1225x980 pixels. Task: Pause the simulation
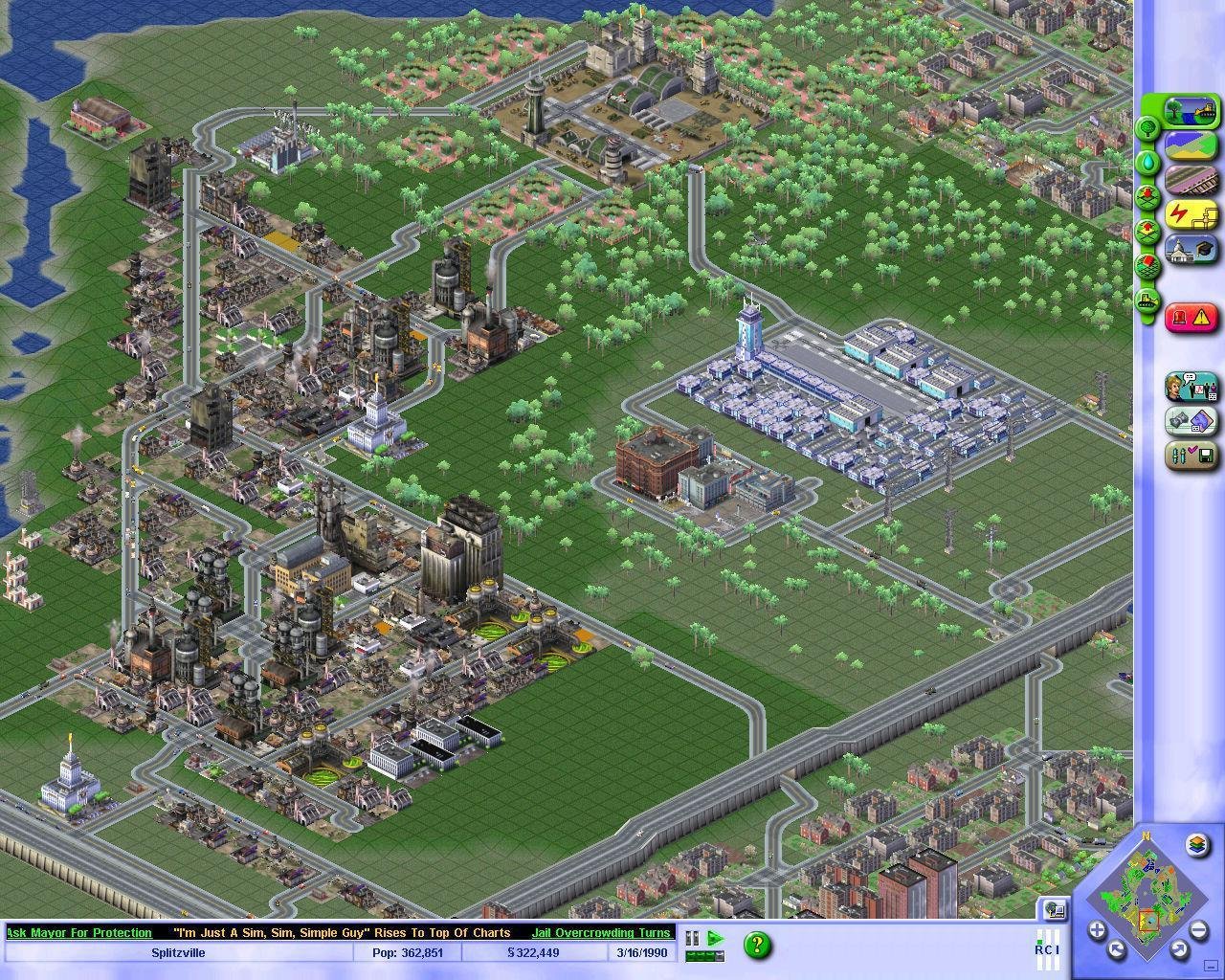(x=692, y=938)
